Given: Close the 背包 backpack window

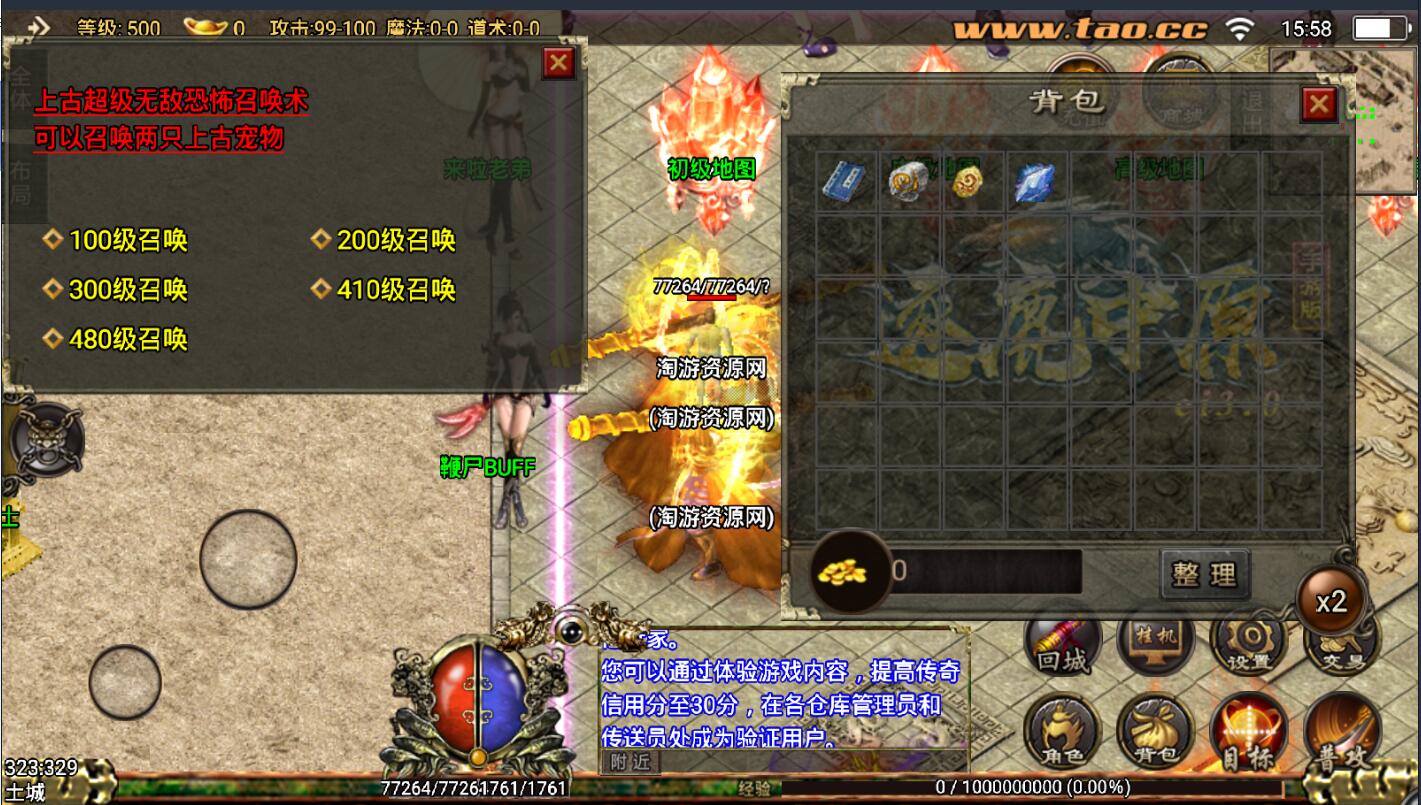Looking at the screenshot, I should tap(1319, 103).
